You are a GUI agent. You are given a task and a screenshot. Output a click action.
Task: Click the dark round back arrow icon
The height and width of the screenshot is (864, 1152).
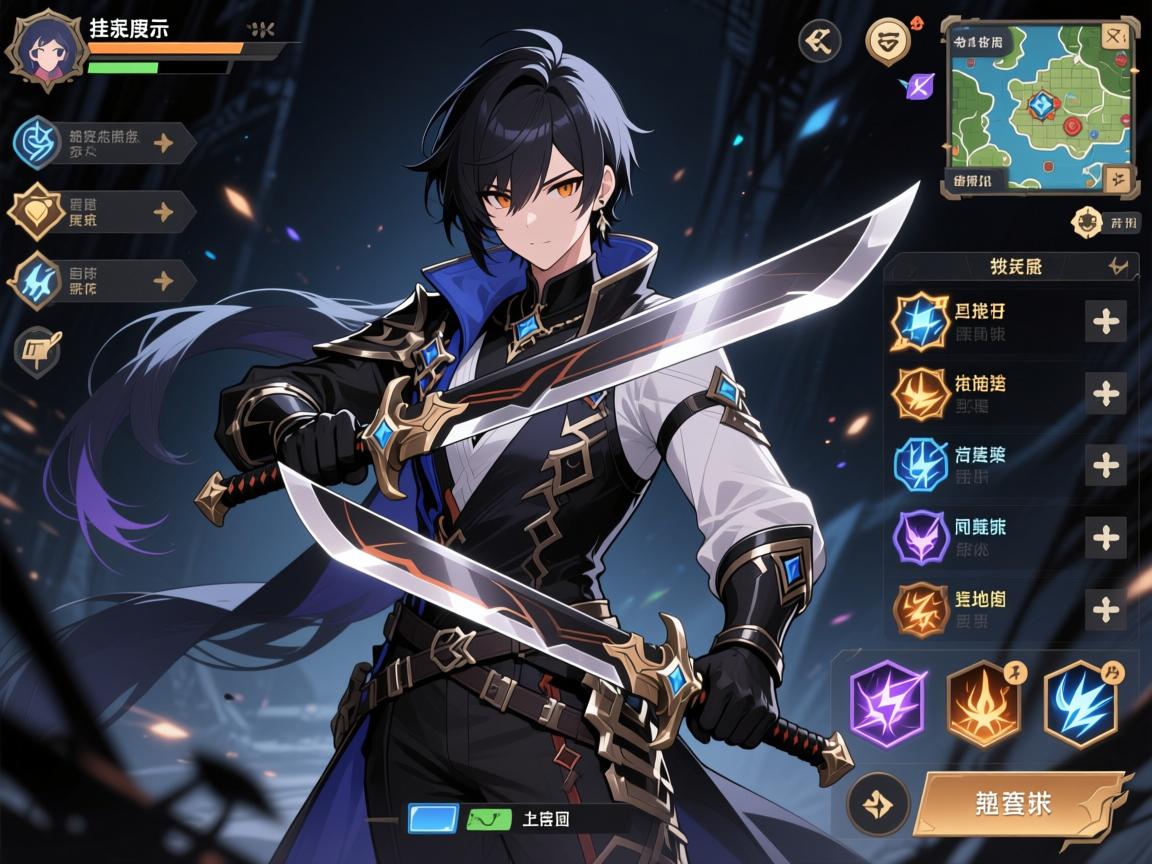820,41
